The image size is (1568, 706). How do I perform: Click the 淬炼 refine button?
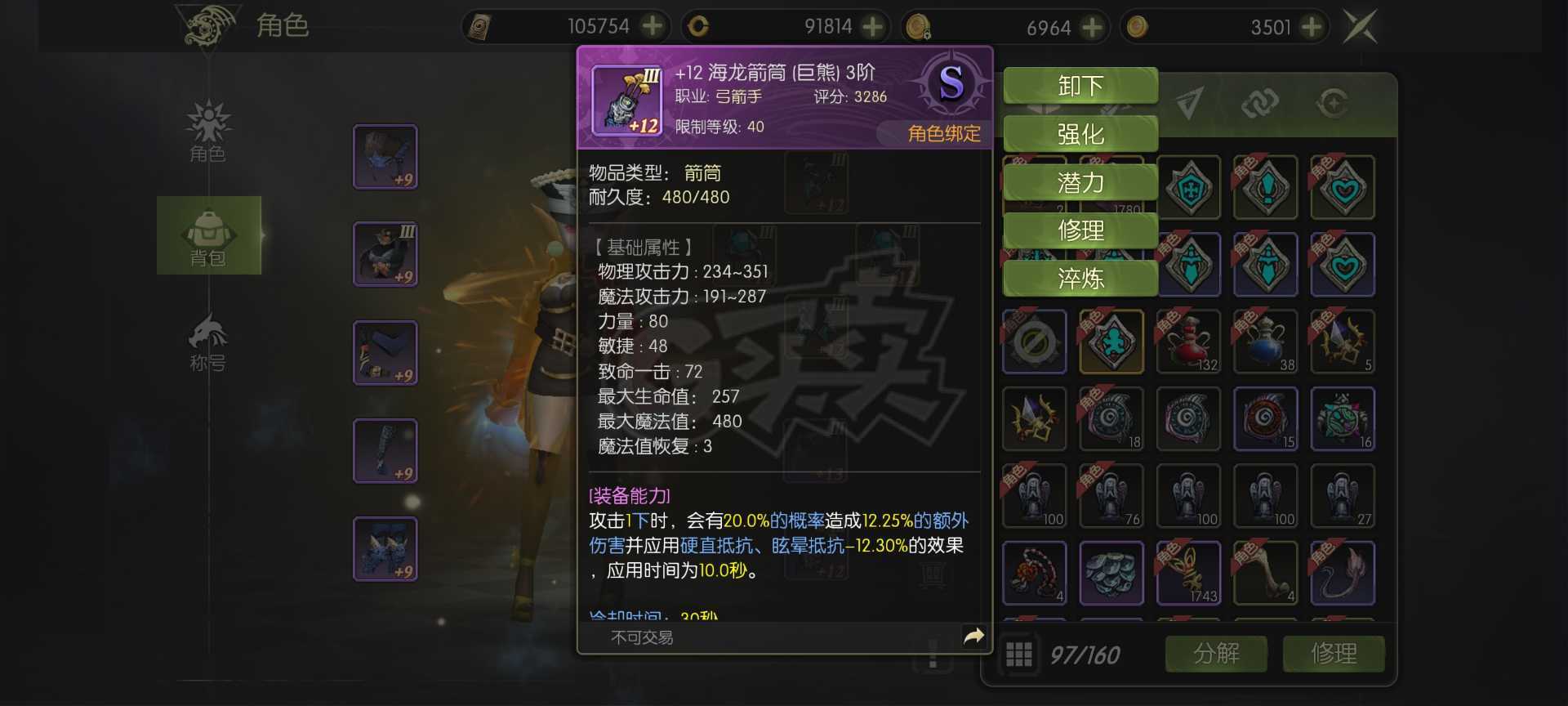1080,279
